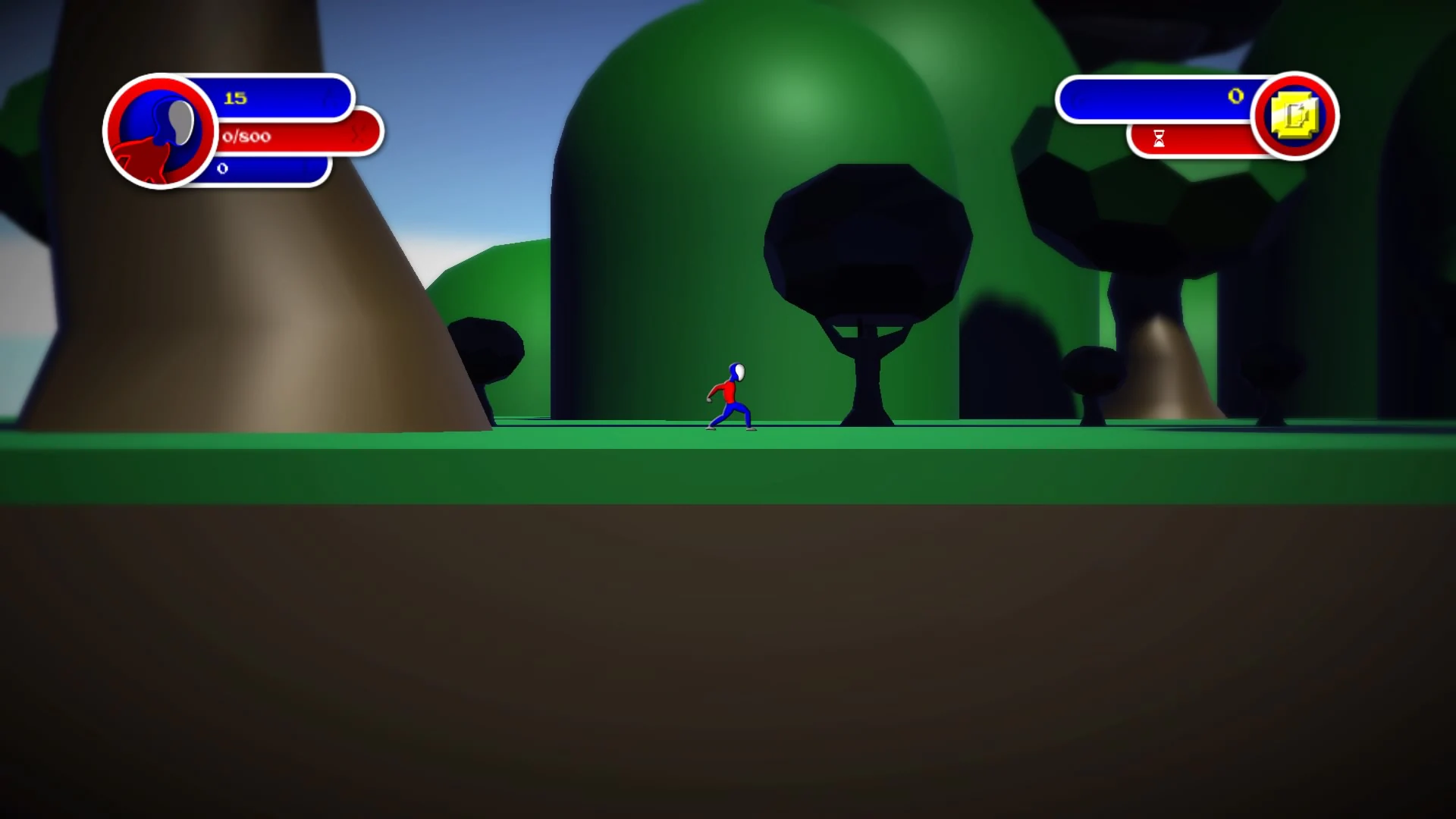The width and height of the screenshot is (1456, 819).
Task: Click the yellow document symbol in the badge
Action: tap(1295, 115)
